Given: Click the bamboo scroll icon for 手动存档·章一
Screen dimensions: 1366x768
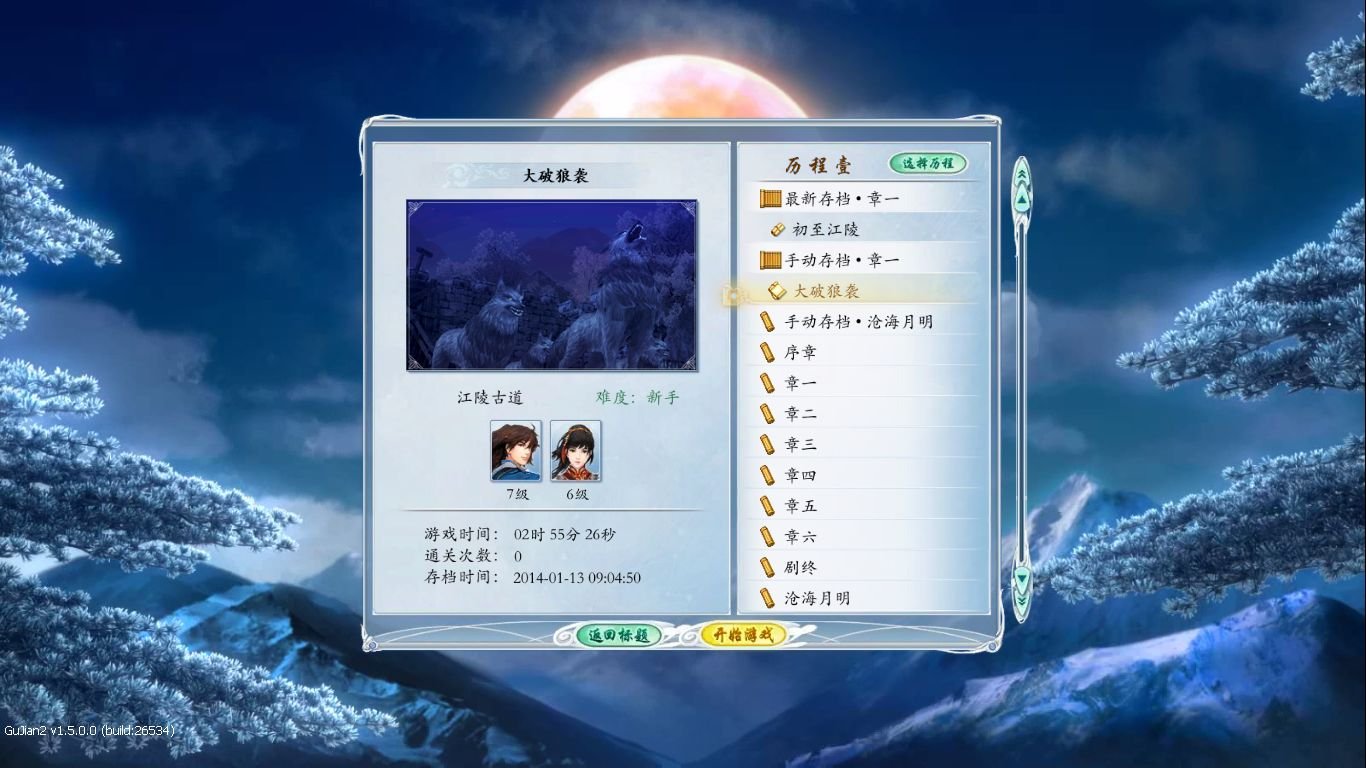Looking at the screenshot, I should [x=769, y=259].
